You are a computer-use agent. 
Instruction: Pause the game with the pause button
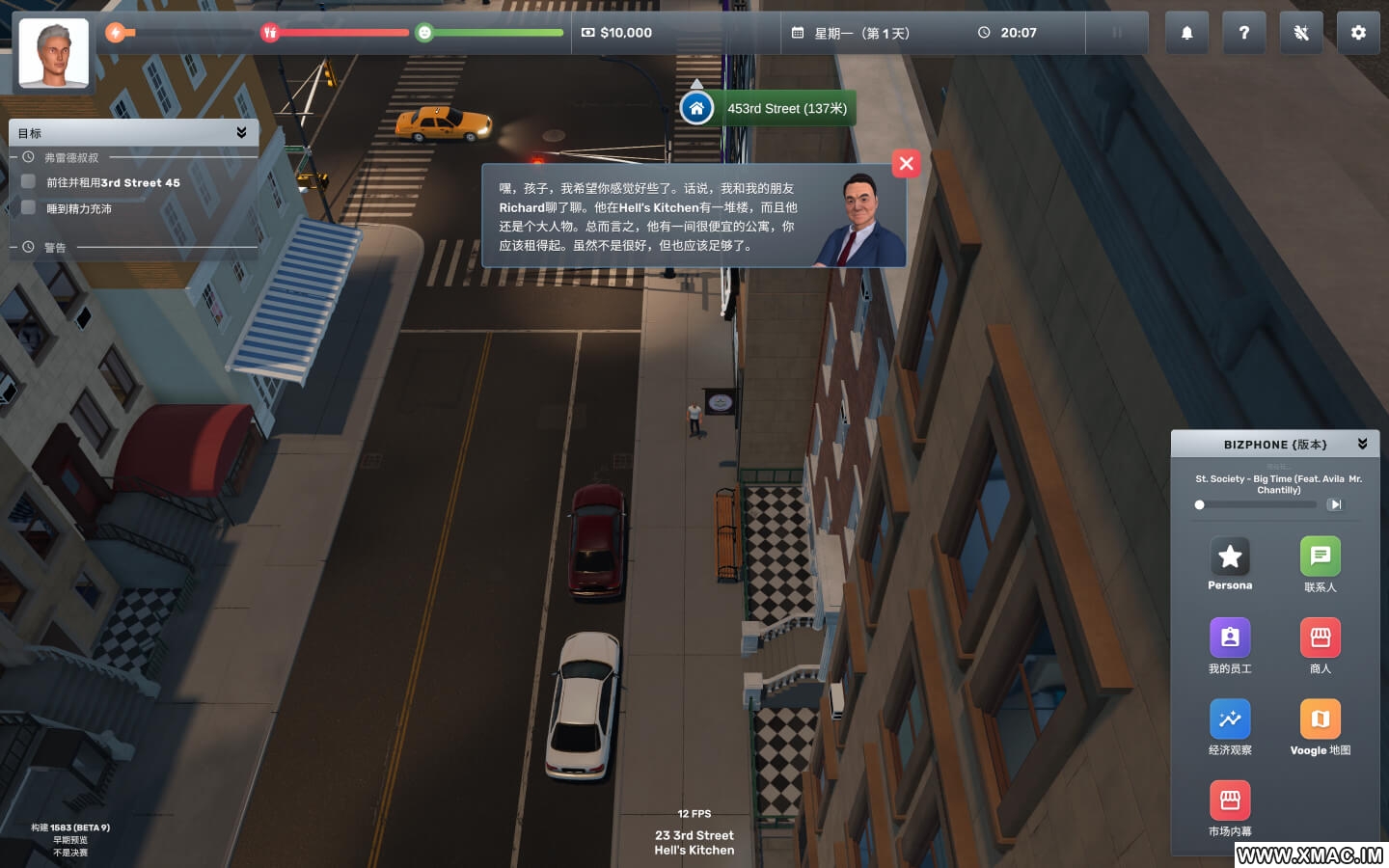1117,33
